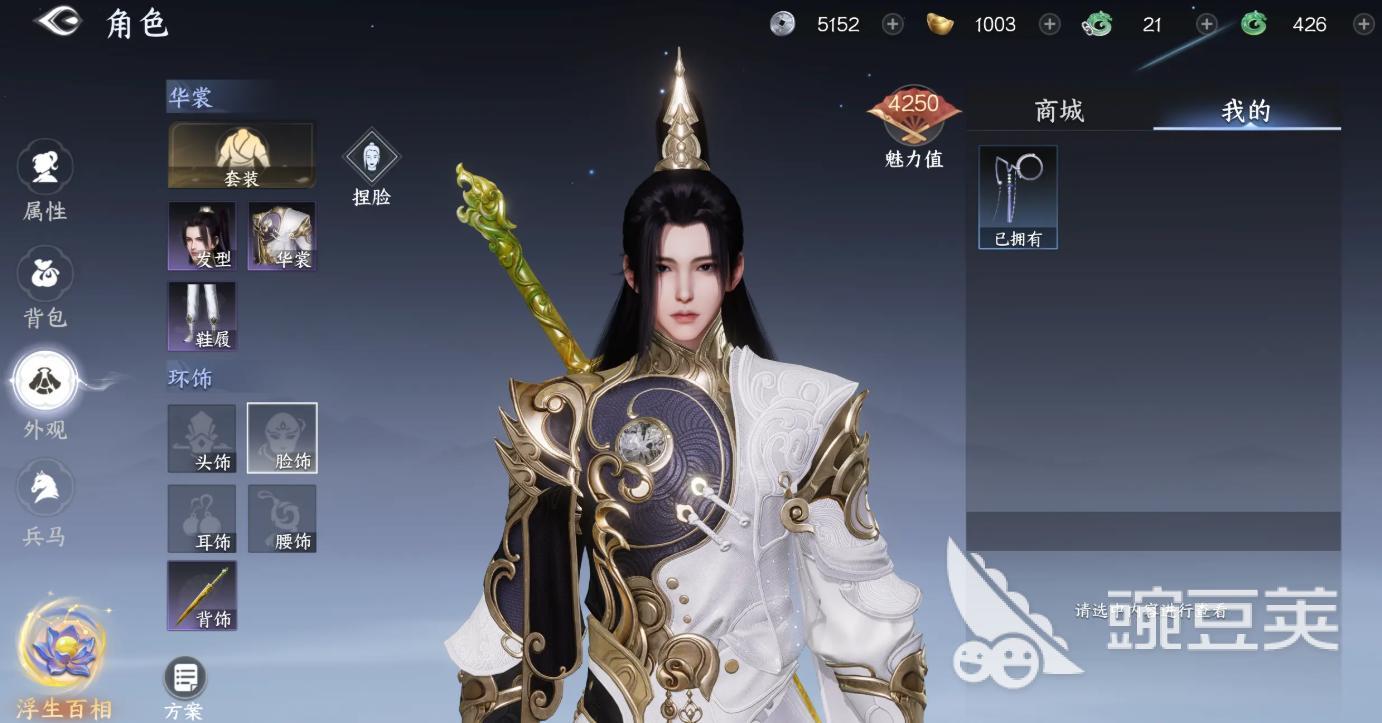Expand the 发型 hairstyle selection
Screen dimensions: 1382x723
point(201,237)
